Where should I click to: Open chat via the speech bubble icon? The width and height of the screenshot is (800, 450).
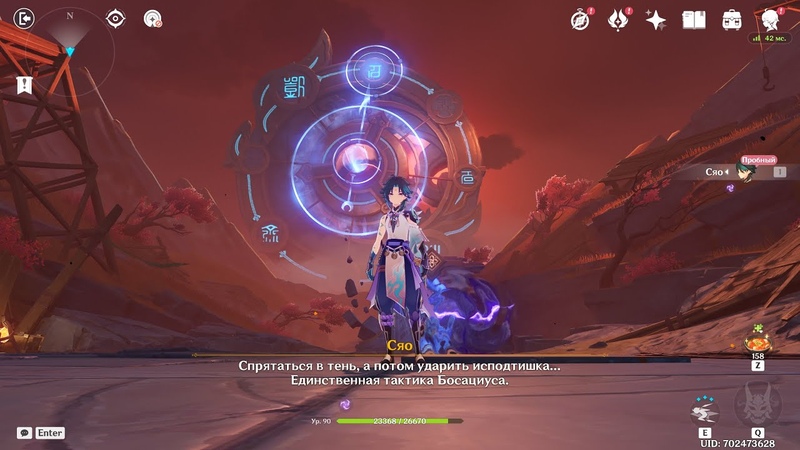click(x=24, y=433)
